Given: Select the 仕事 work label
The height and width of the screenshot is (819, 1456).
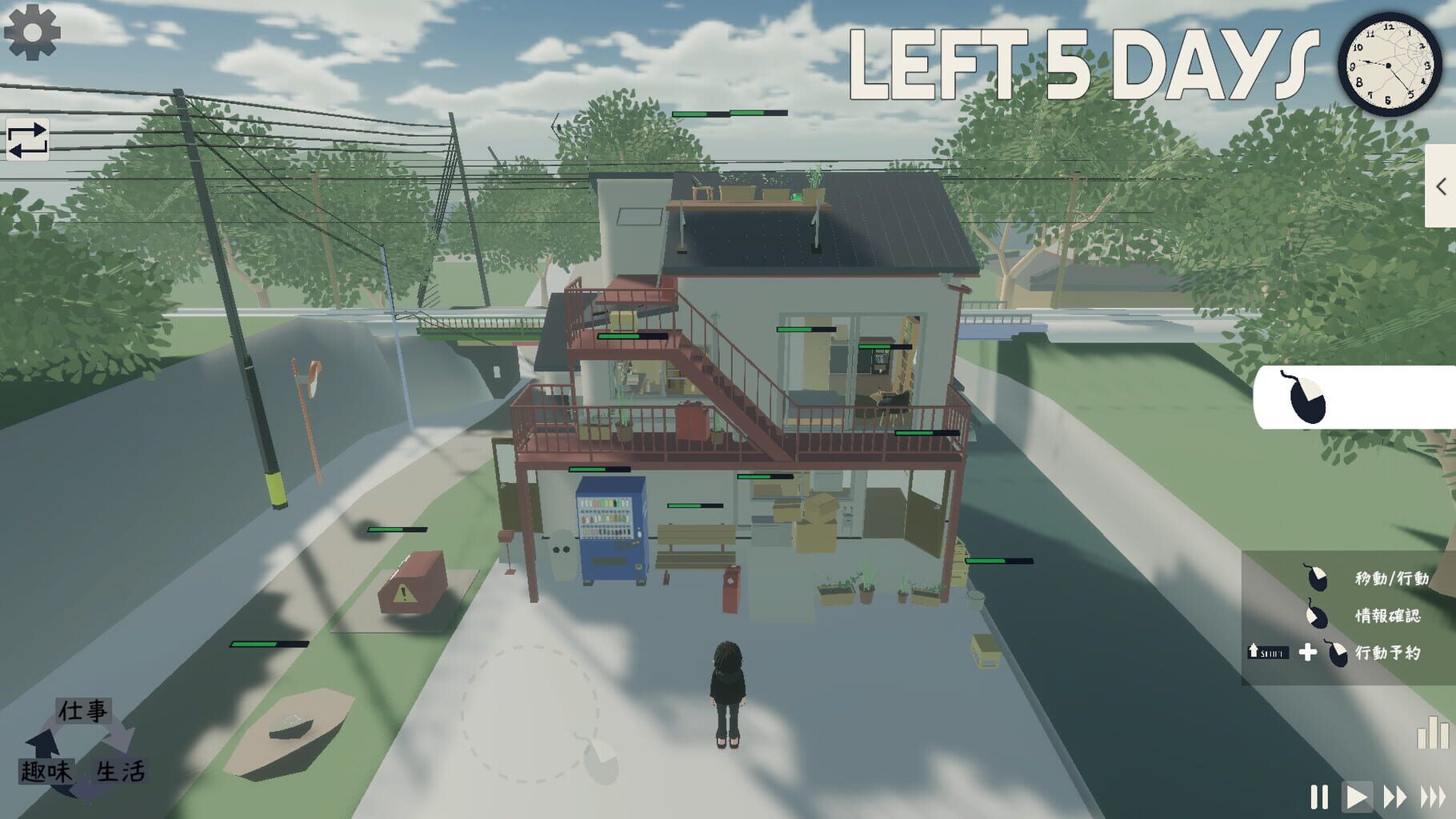Looking at the screenshot, I should 82,709.
